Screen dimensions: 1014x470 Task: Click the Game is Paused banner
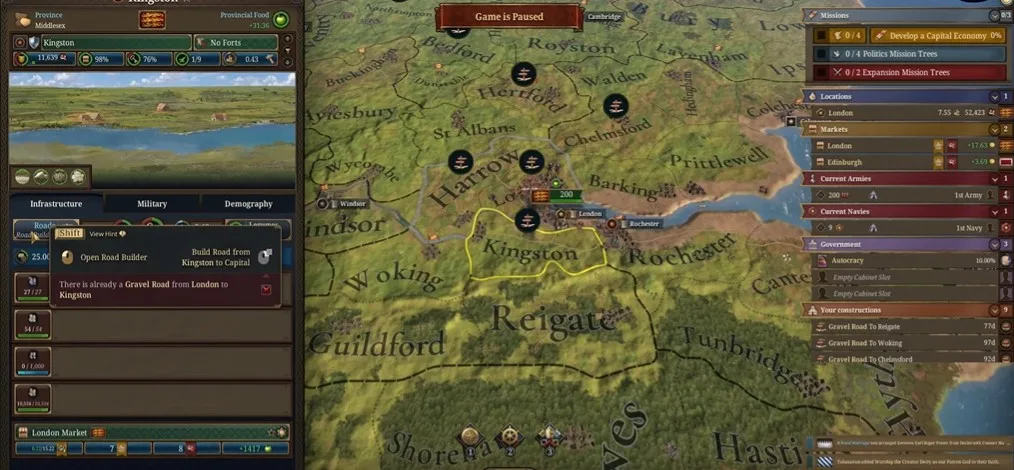coord(509,17)
